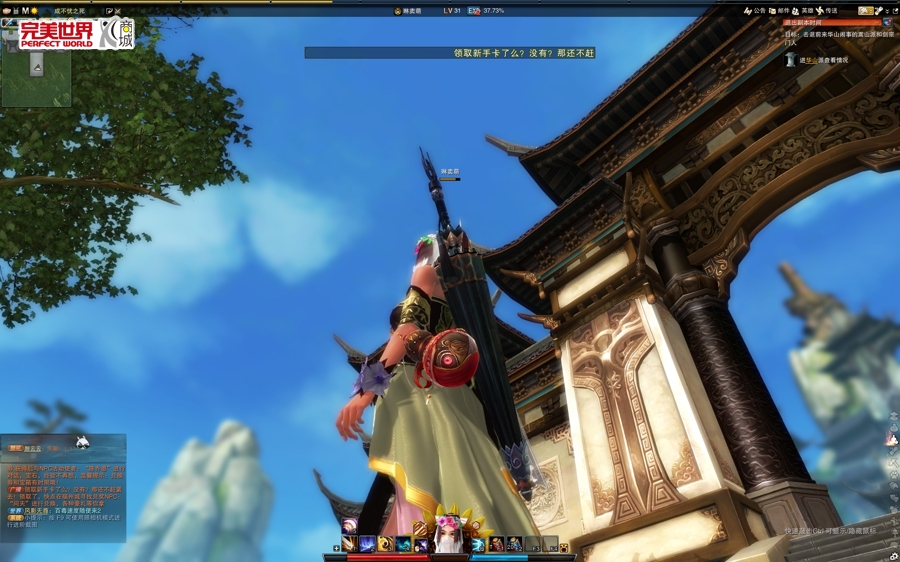Use the red potion hotbar slot
900x562 pixels.
(x=496, y=544)
